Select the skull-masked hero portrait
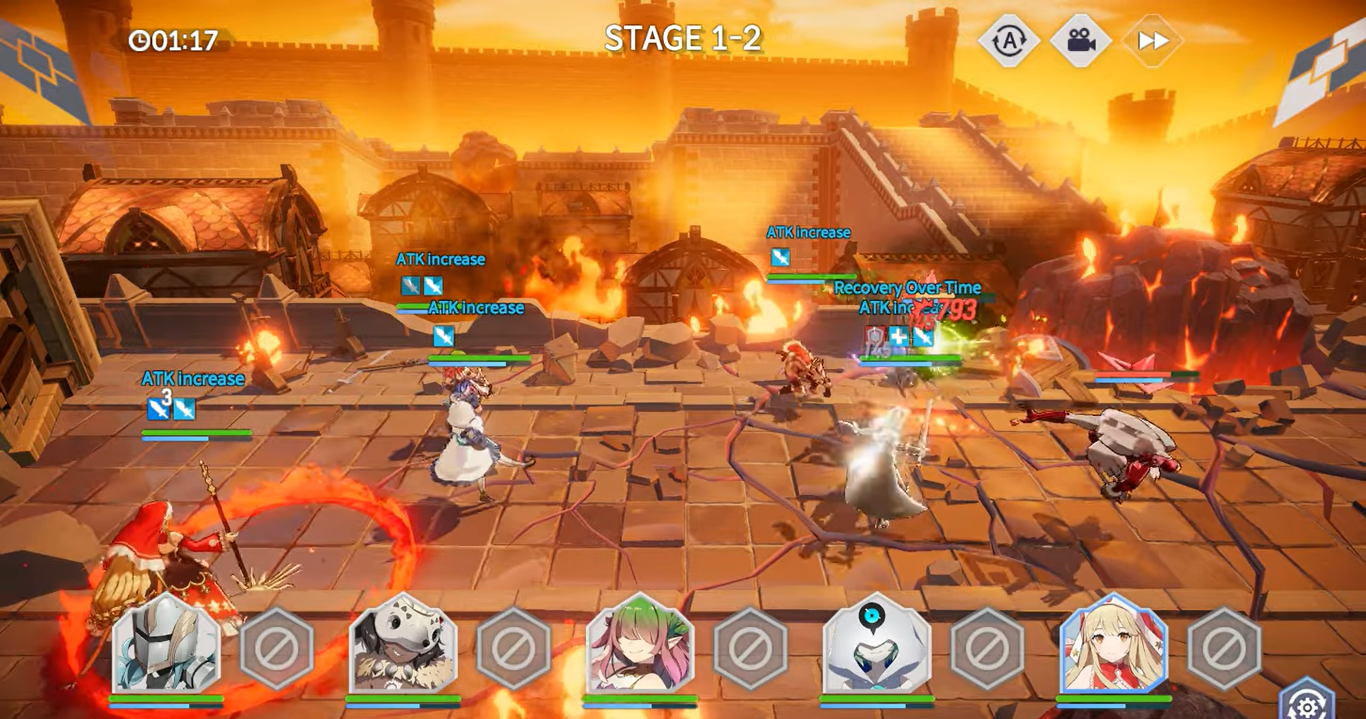1366x719 pixels. [x=403, y=645]
